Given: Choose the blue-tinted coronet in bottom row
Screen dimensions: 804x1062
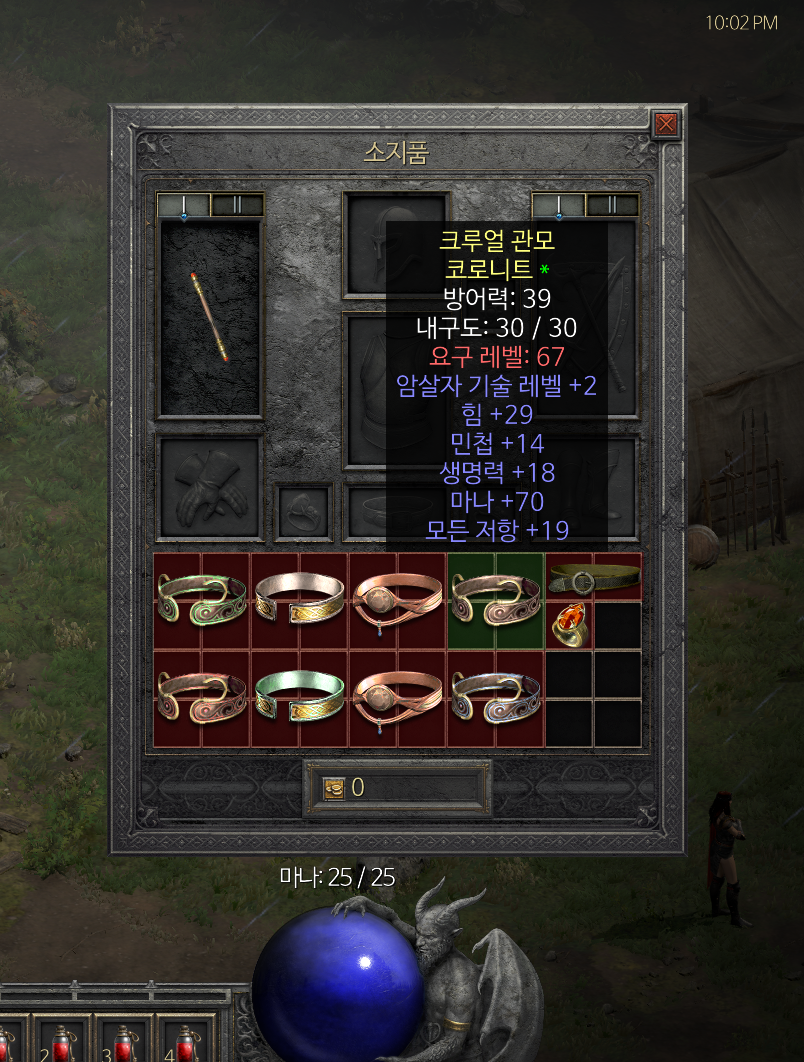Looking at the screenshot, I should click(x=495, y=698).
